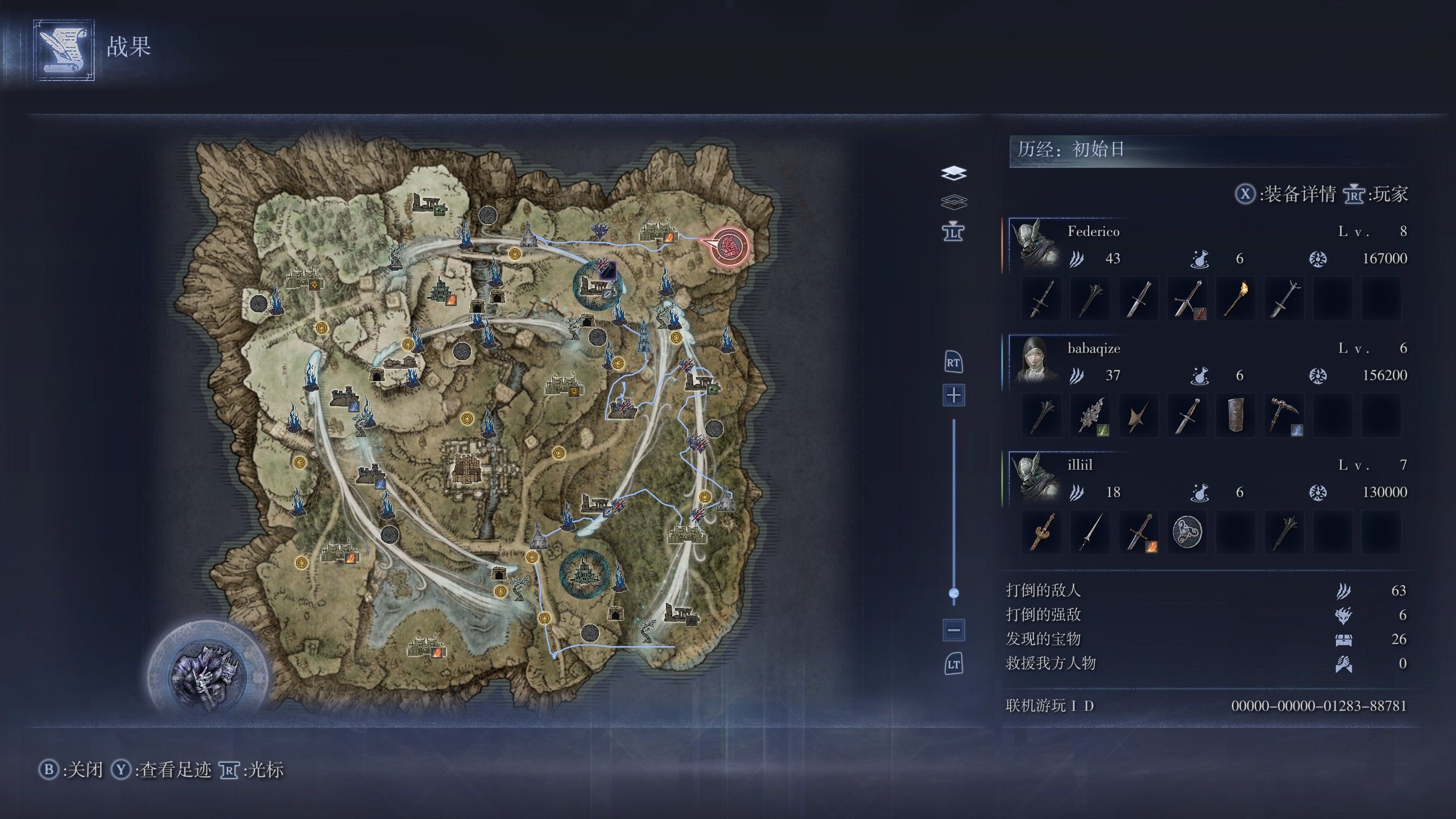Screen dimensions: 1456x819
Task: Select babaqize's rectangular shield slot
Action: click(1235, 415)
